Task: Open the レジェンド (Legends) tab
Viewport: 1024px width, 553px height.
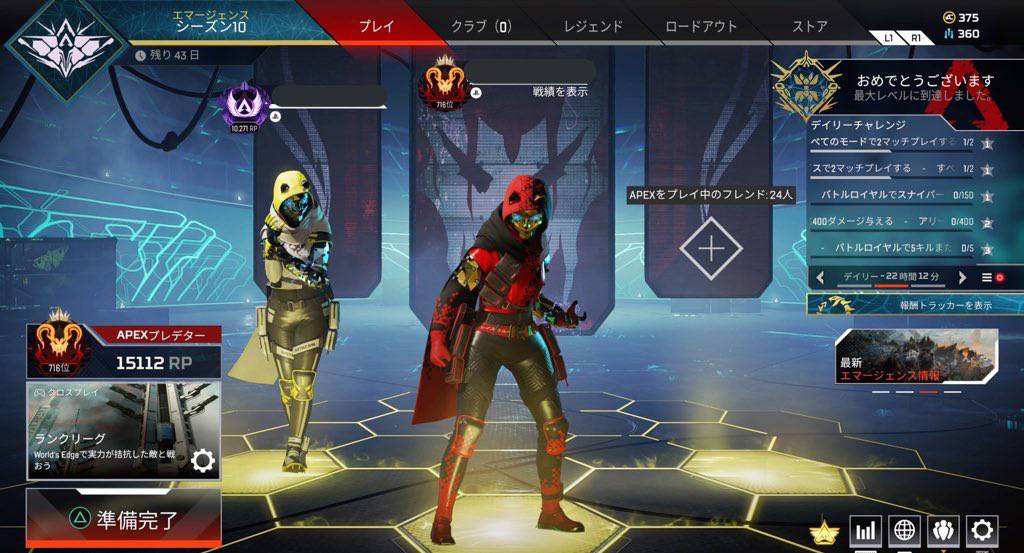Action: click(x=592, y=27)
